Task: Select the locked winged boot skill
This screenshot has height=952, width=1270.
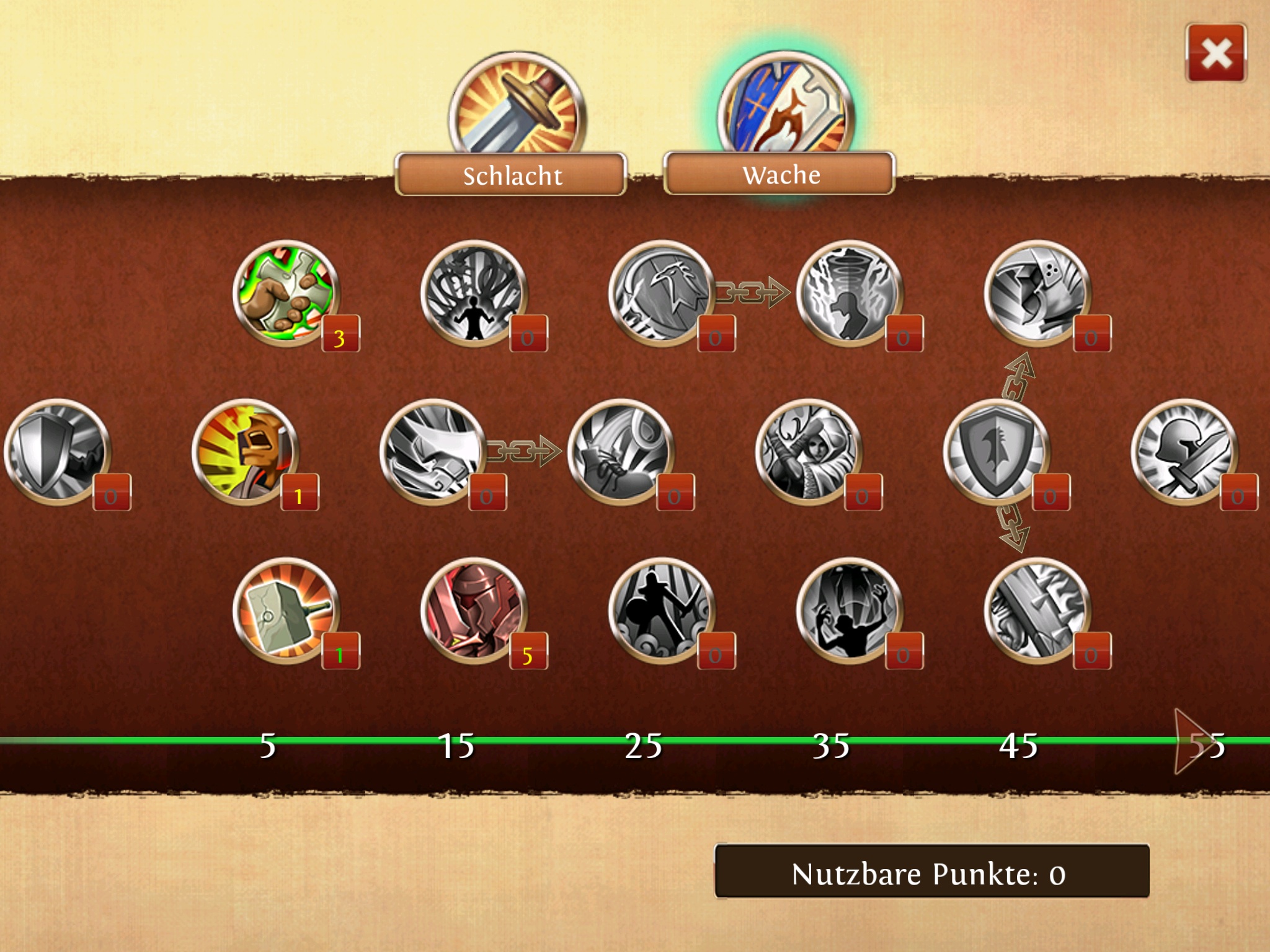Action: click(621, 452)
